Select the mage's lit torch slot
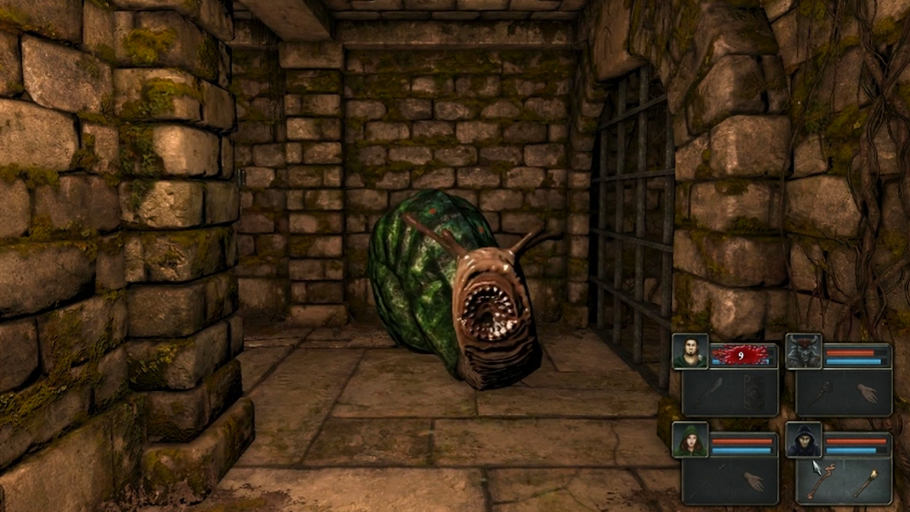This screenshot has width=910, height=512. coord(866,482)
